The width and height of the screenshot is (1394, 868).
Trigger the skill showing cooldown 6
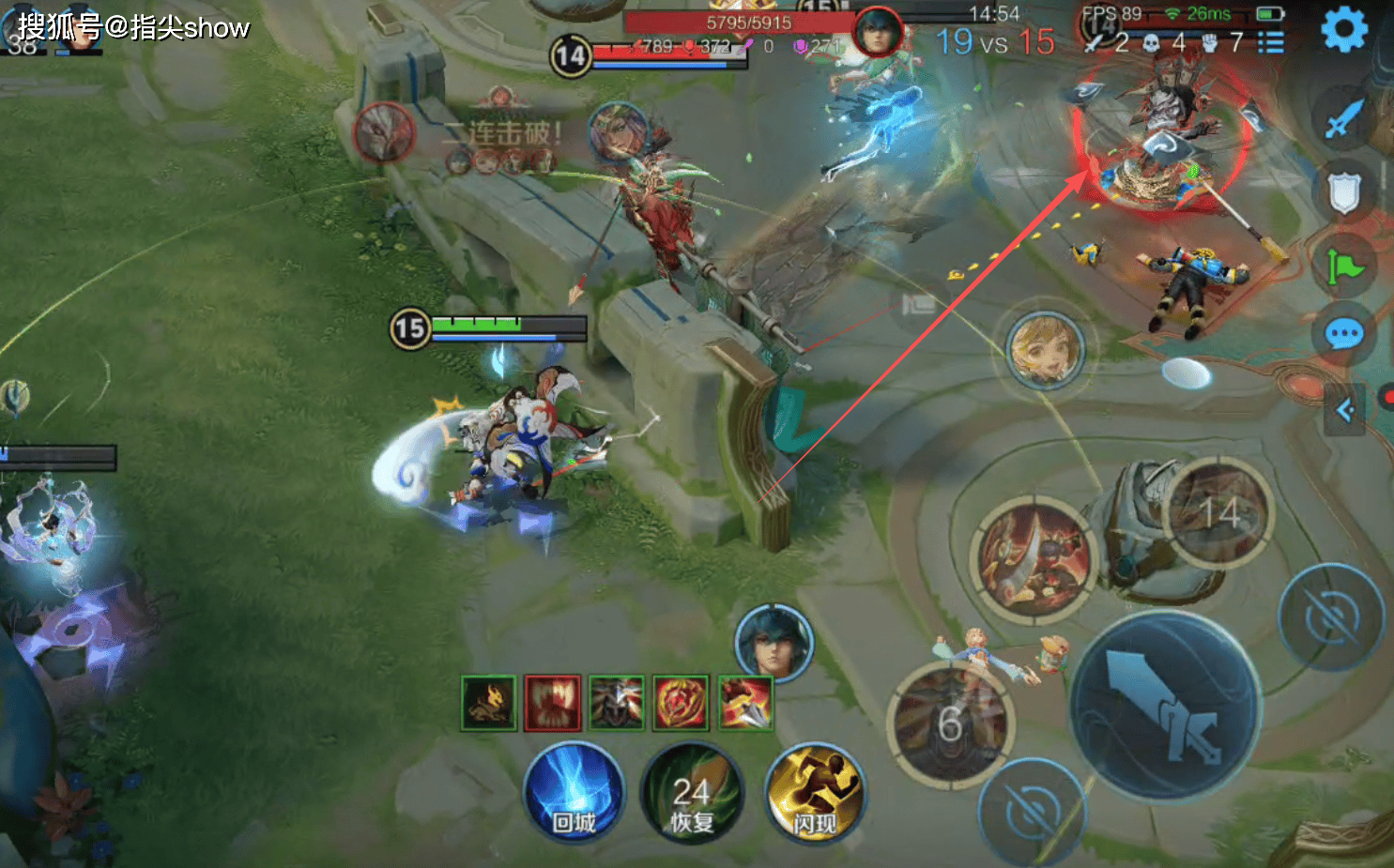[950, 723]
